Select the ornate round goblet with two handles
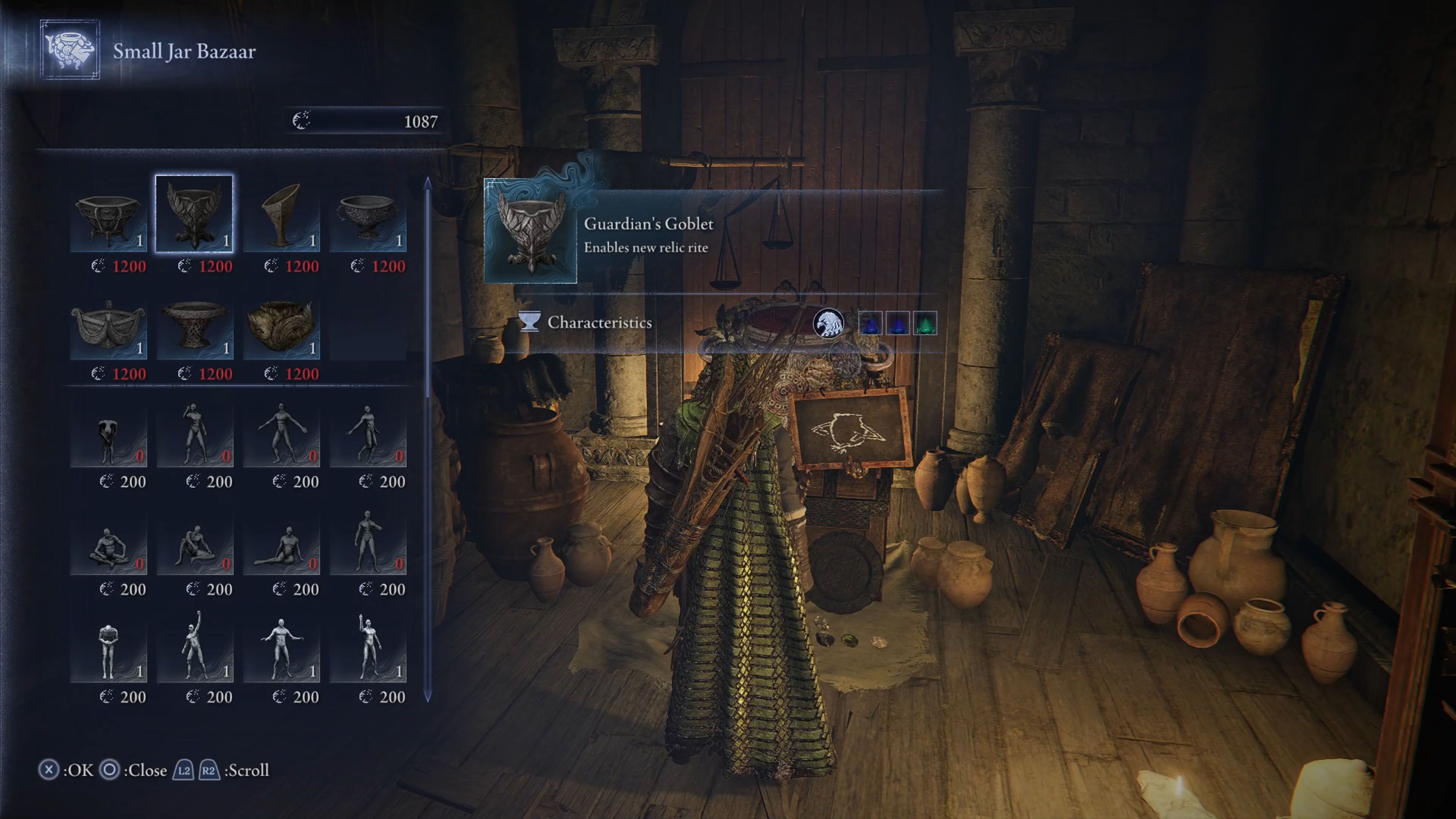 point(367,214)
